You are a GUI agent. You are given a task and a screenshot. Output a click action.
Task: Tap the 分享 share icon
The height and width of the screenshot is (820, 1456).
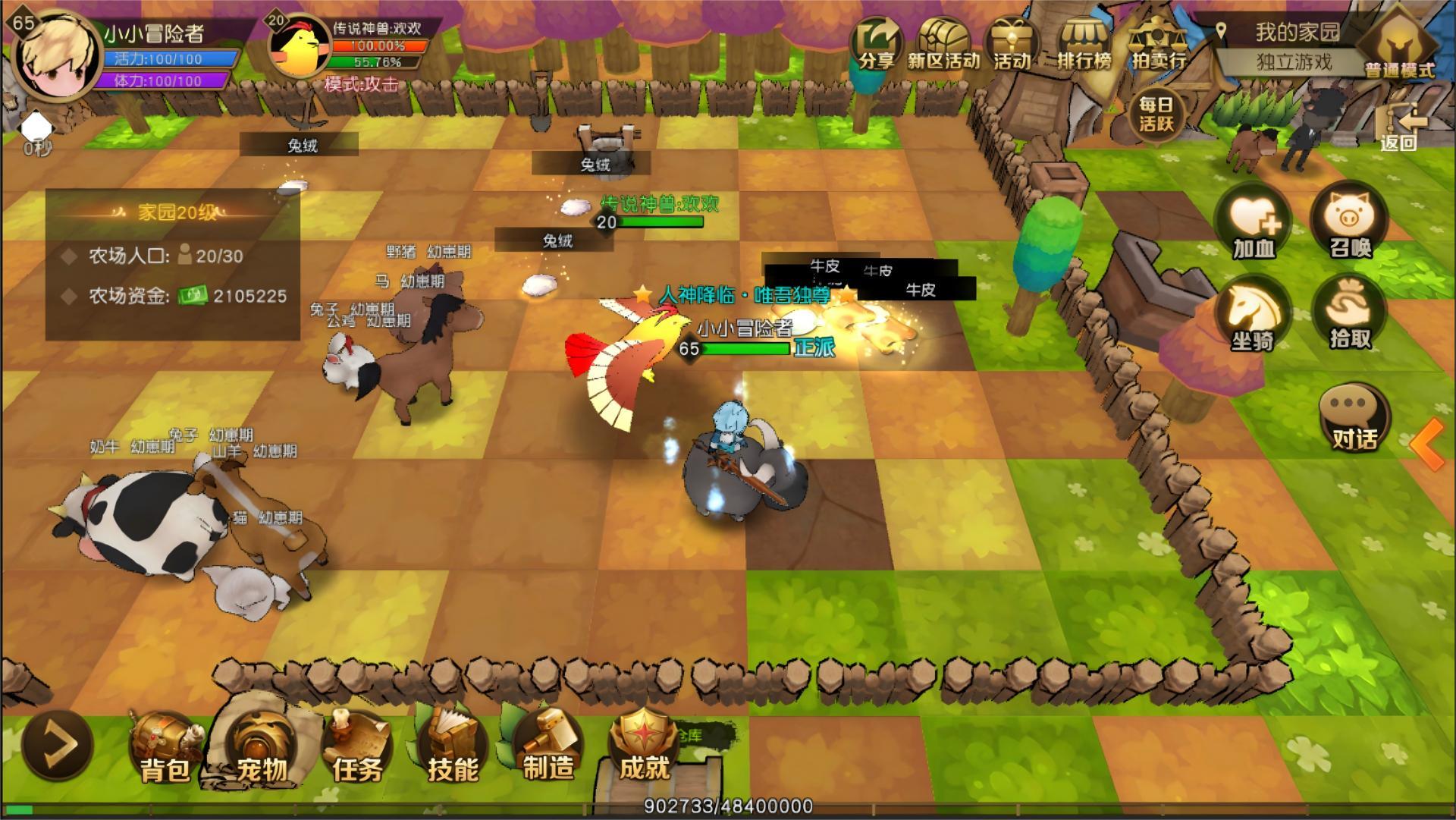coord(876,44)
